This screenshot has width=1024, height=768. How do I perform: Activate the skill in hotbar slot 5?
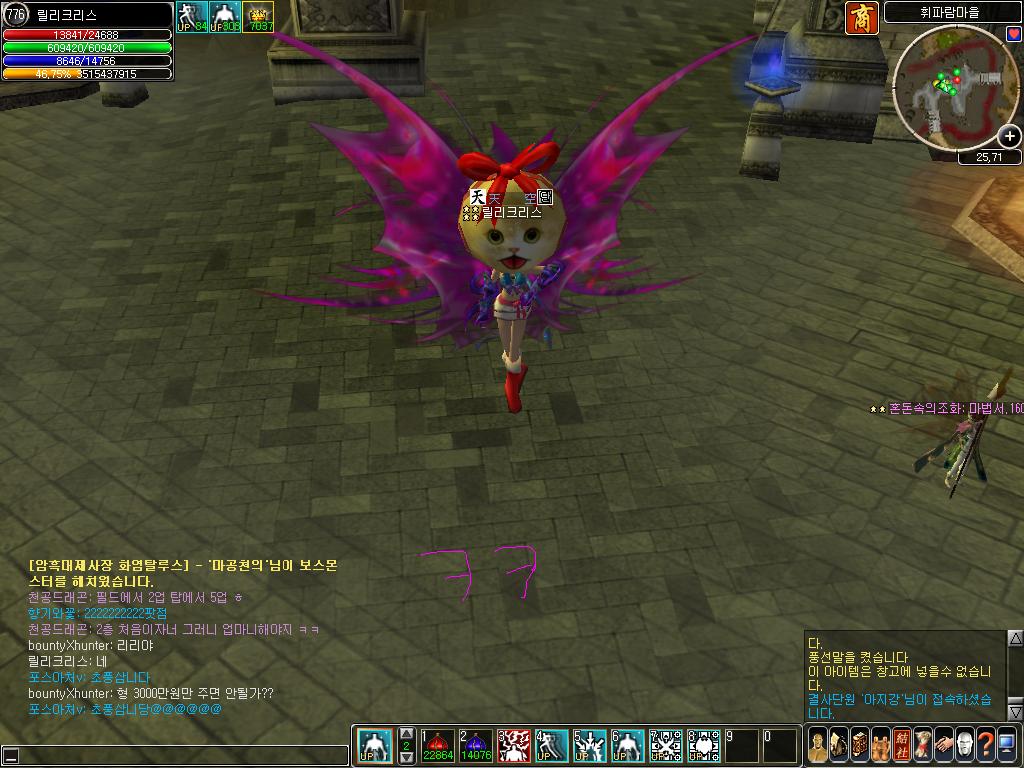589,746
